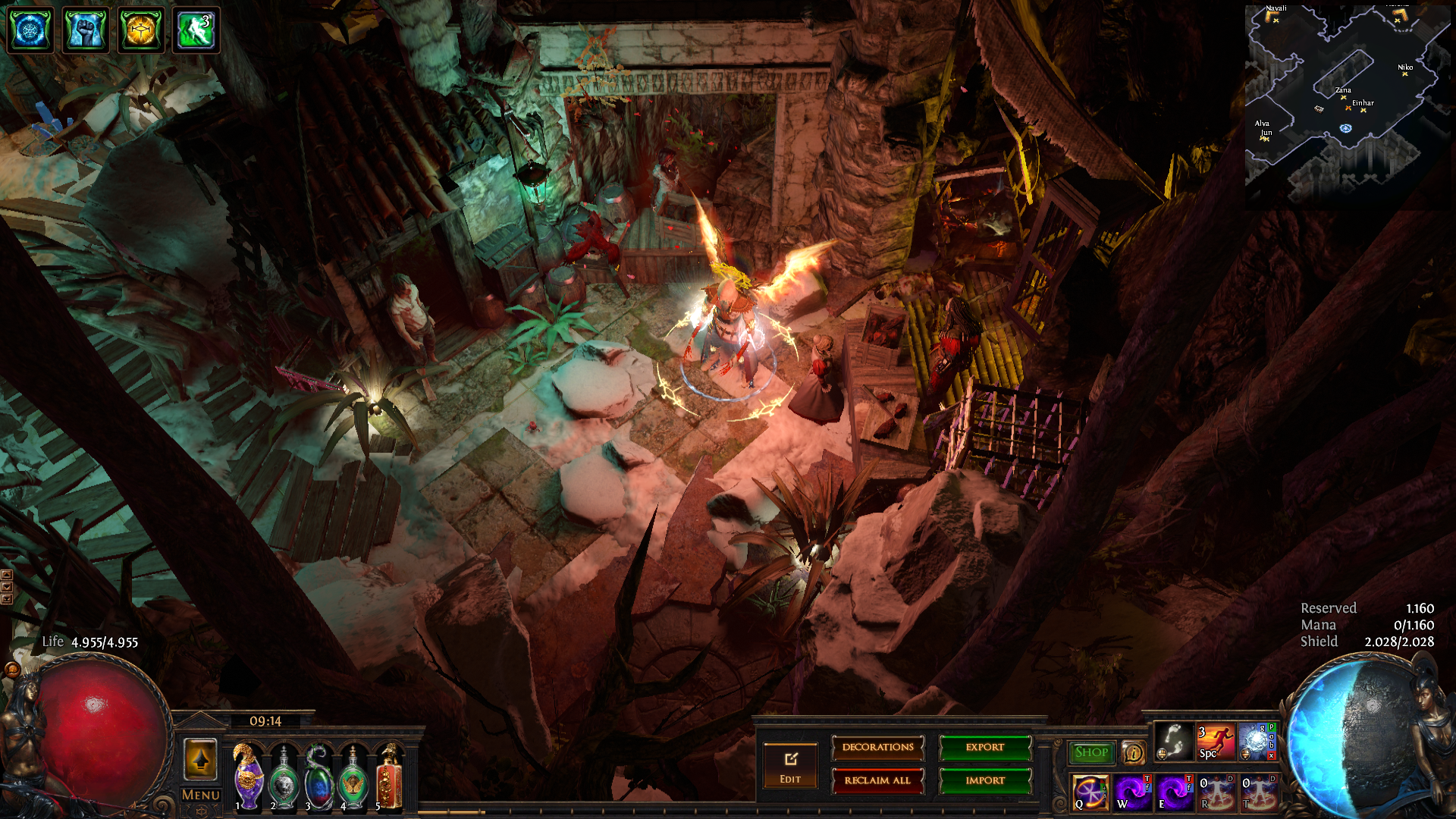Use the purple flask in slot 1
Image resolution: width=1456 pixels, height=819 pixels.
pos(248,777)
